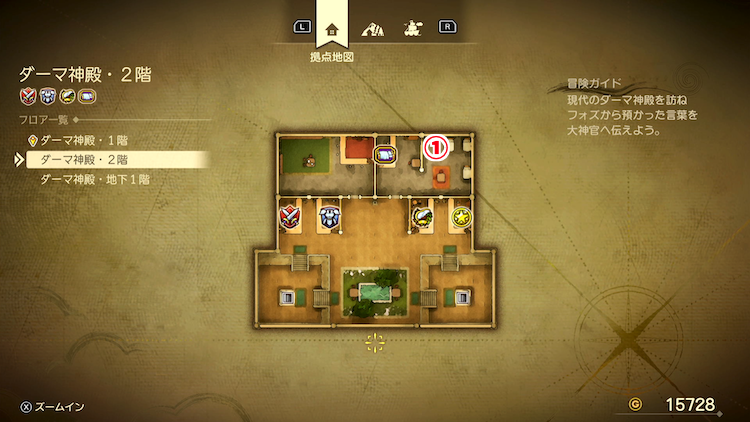Select the house icon base map tab

pyautogui.click(x=332, y=28)
